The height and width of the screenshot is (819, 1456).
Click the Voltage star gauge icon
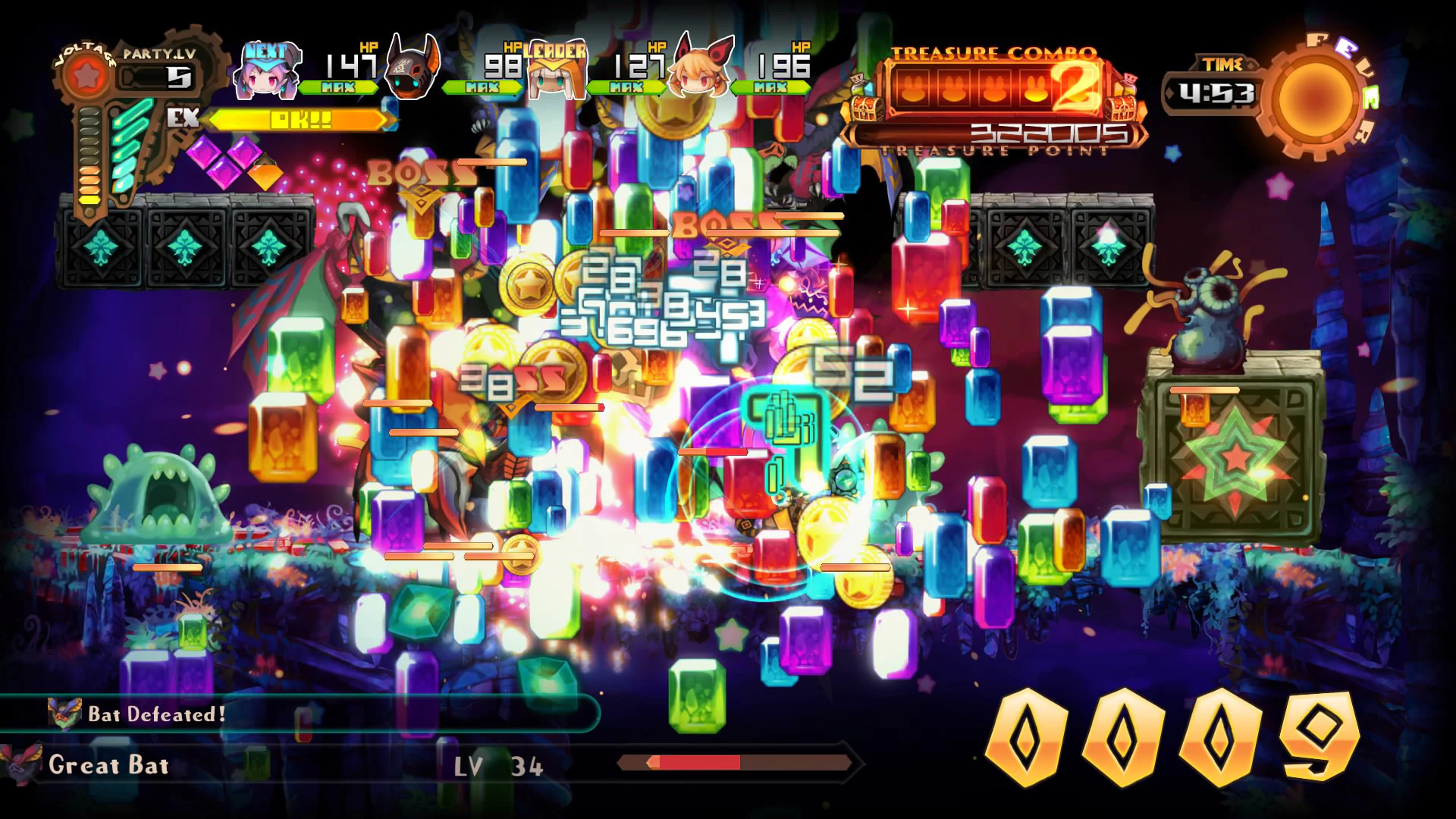click(86, 76)
